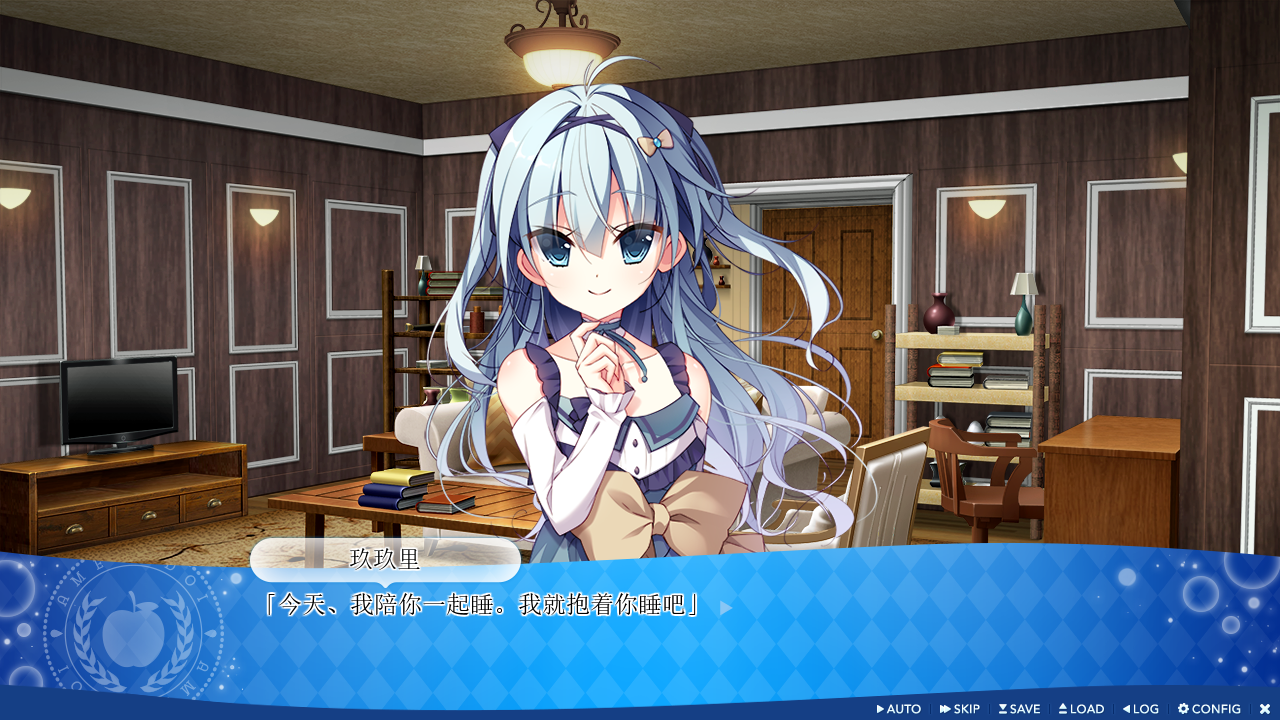Click the 玖玖里 name plate banner
Image resolution: width=1280 pixels, height=720 pixels.
[385, 561]
